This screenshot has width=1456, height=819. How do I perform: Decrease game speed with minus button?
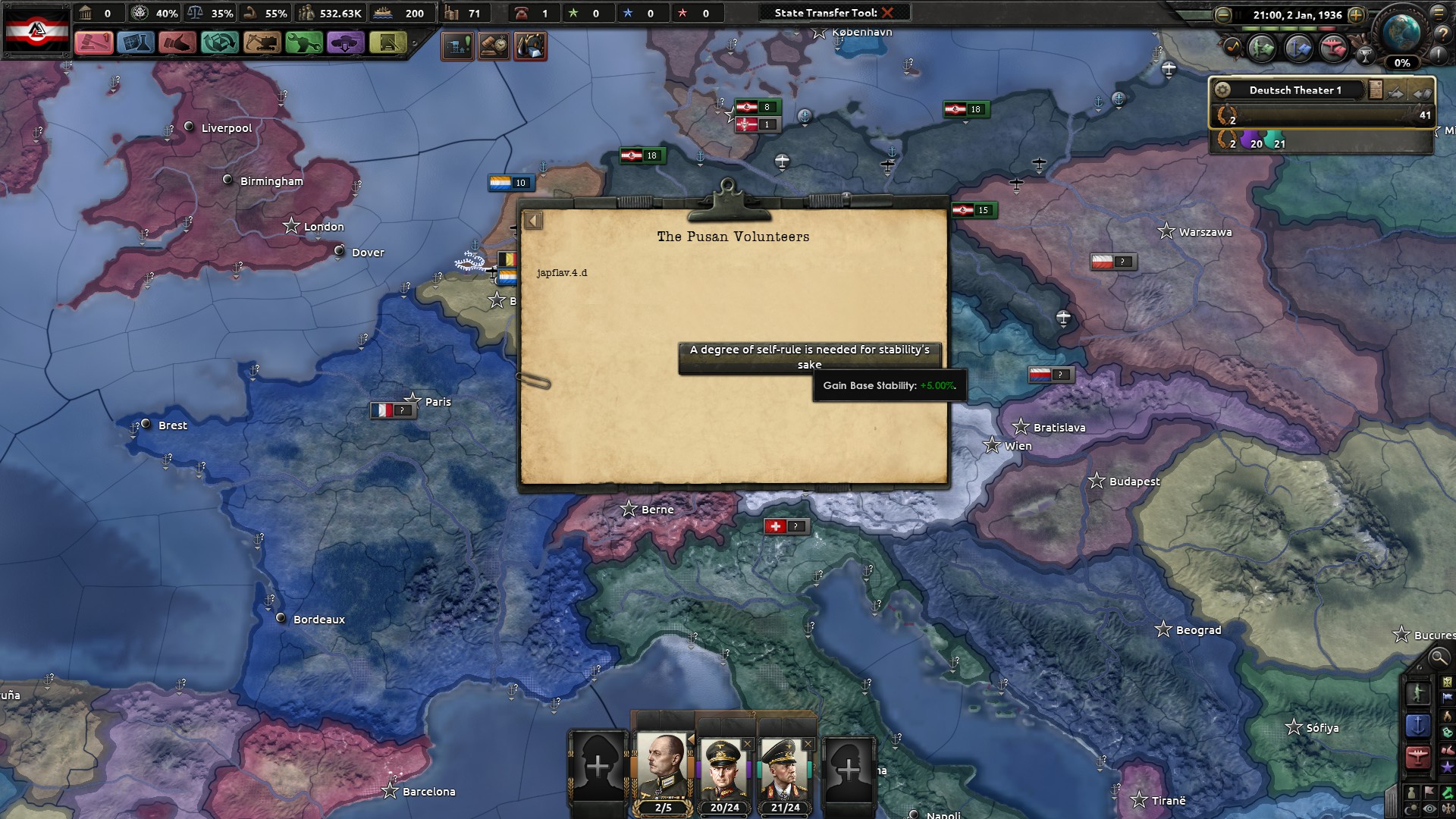(x=1222, y=15)
